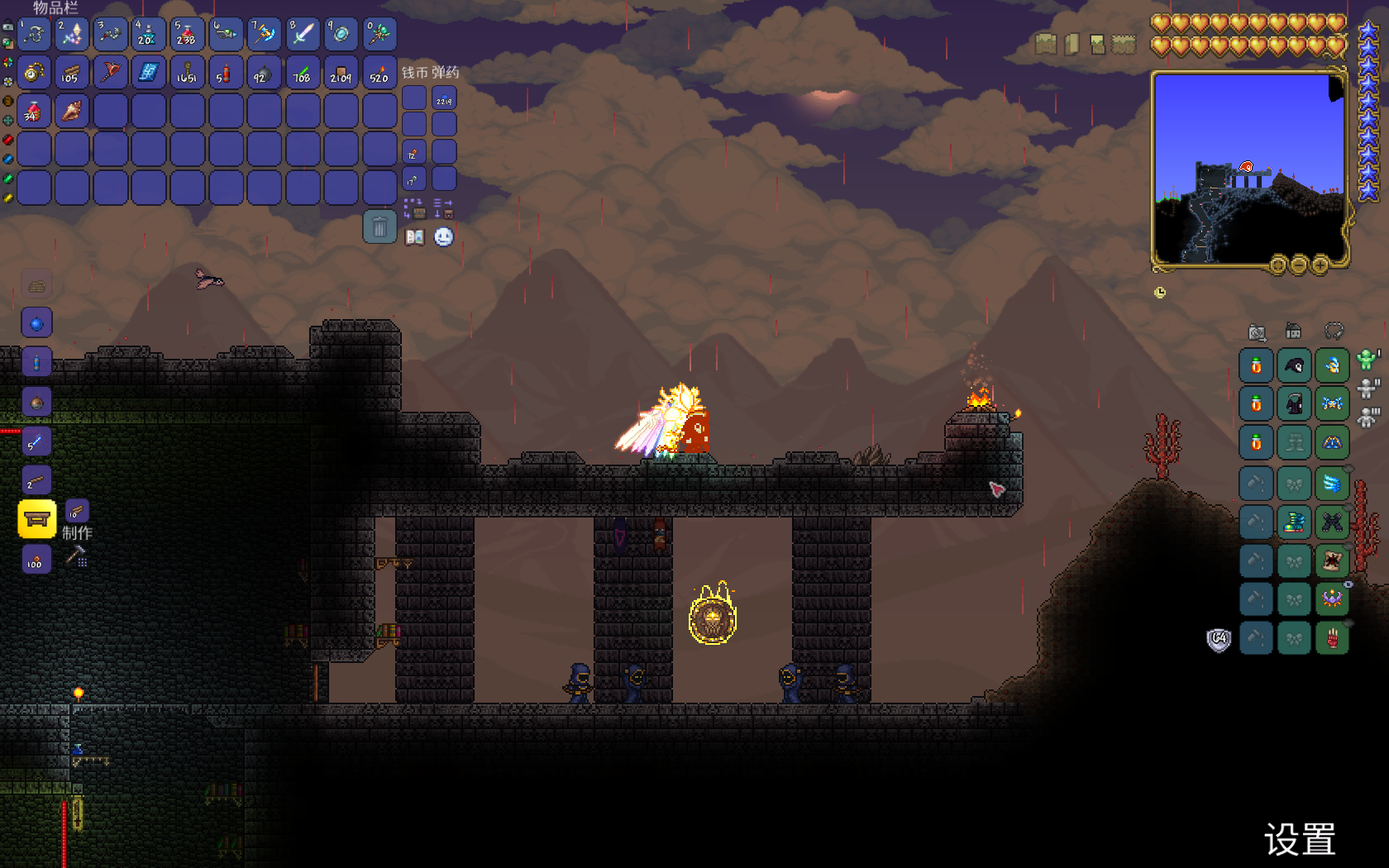This screenshot has height=868, width=1389.
Task: Choose the magic mirror in hotbar slot 9
Action: 341,35
